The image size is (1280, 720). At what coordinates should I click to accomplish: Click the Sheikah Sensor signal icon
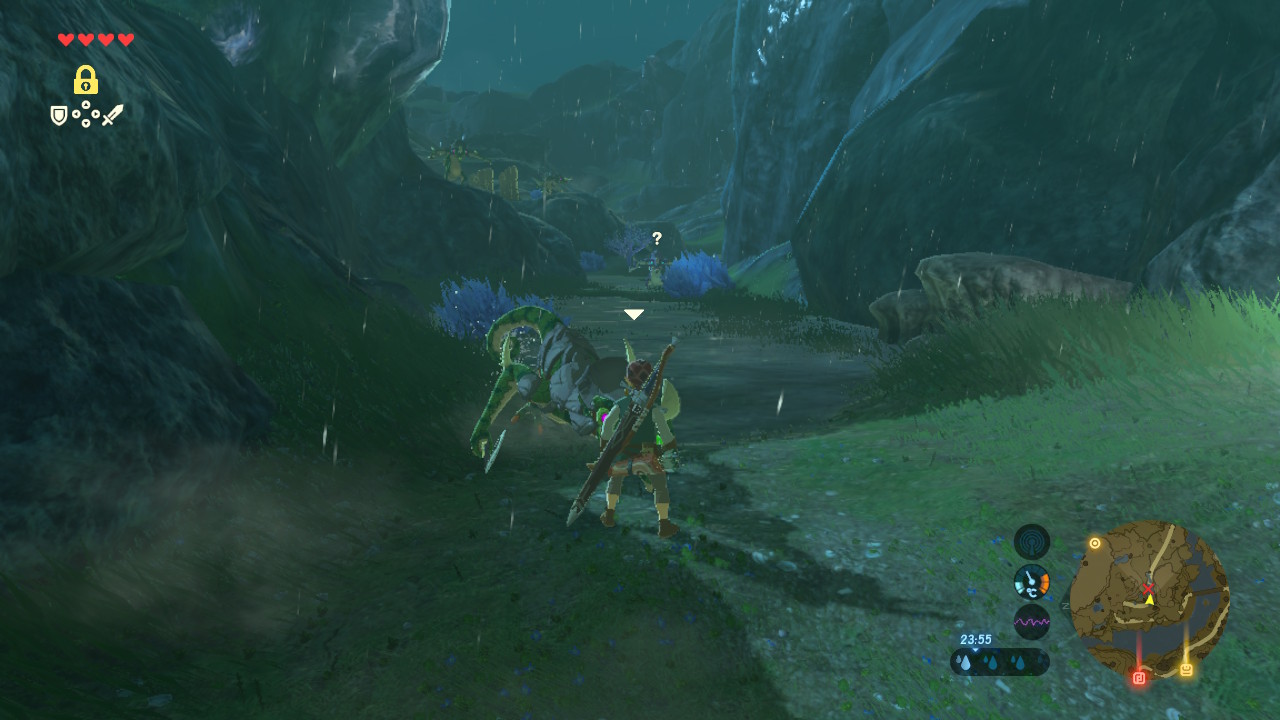pyautogui.click(x=1031, y=541)
